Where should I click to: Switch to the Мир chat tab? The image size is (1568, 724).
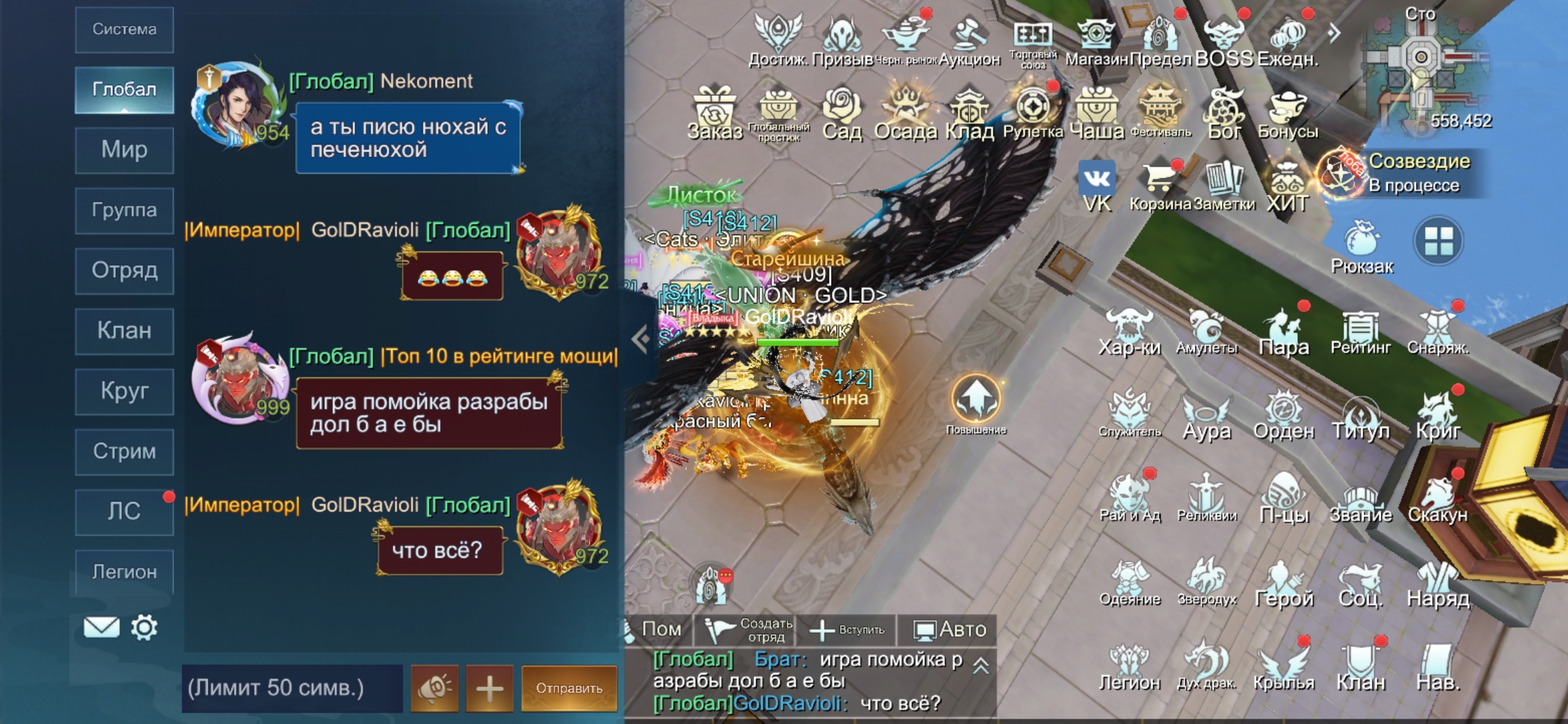125,149
